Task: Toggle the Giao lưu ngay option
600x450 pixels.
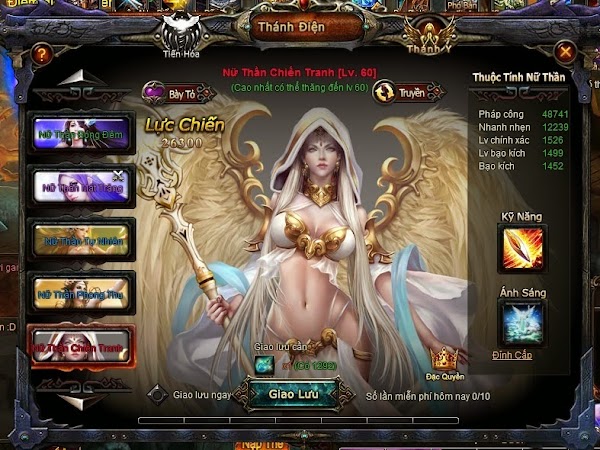Action: (156, 394)
